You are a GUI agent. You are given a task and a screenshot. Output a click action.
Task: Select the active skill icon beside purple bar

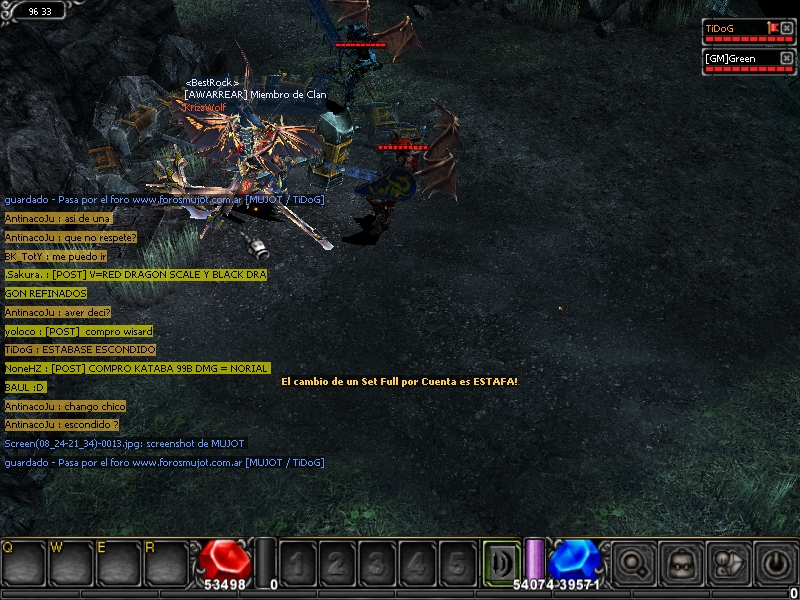[501, 561]
